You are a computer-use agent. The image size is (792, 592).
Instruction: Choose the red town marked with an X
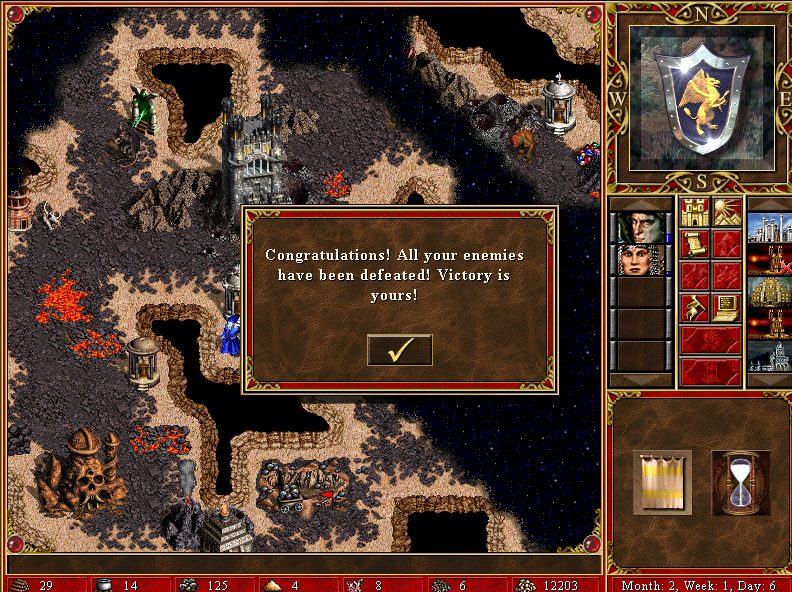click(769, 260)
